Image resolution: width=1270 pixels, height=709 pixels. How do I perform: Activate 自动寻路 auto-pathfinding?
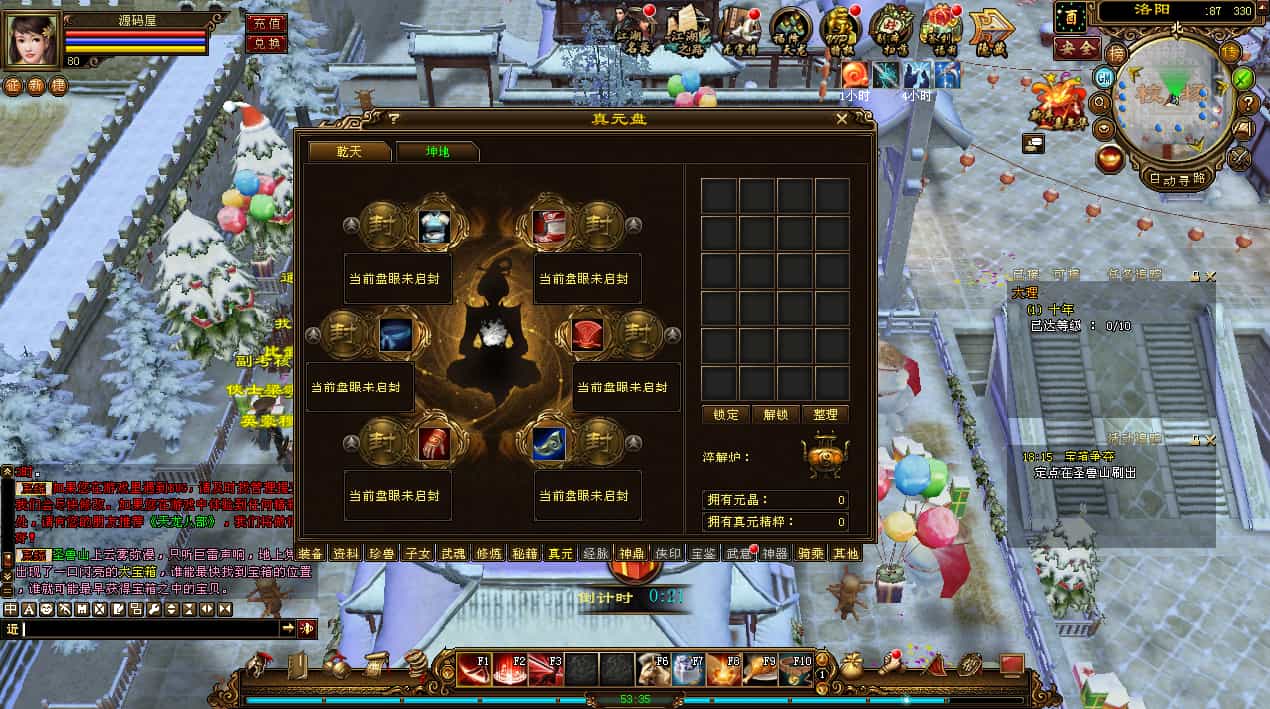(1177, 178)
